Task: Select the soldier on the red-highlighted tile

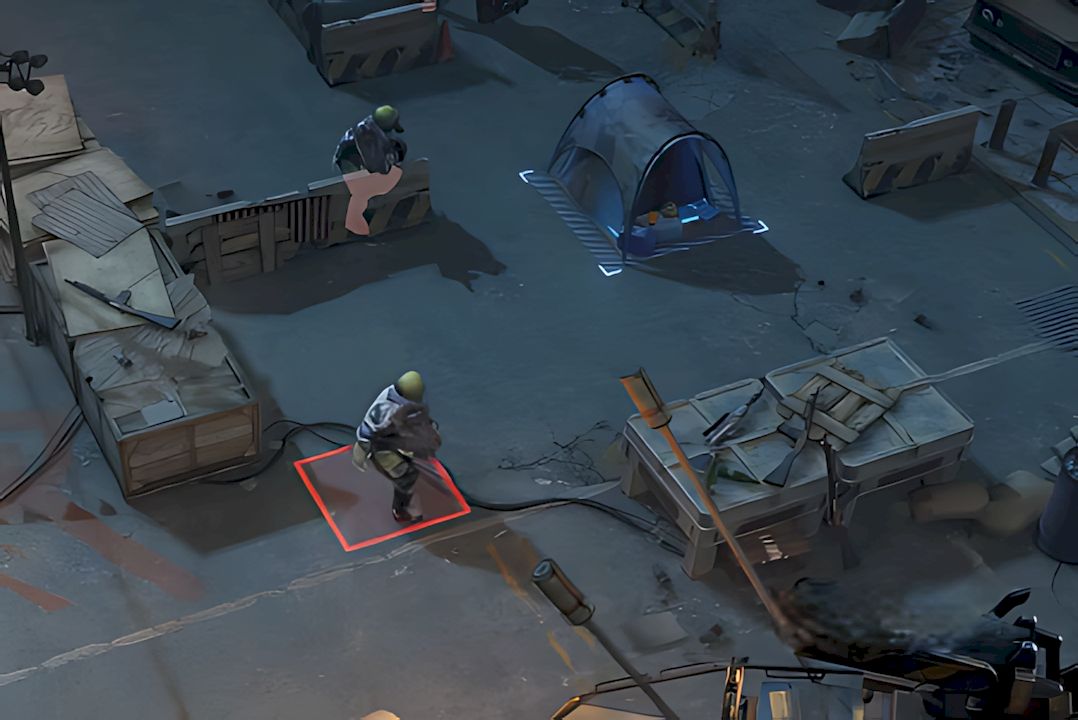Action: click(x=398, y=441)
